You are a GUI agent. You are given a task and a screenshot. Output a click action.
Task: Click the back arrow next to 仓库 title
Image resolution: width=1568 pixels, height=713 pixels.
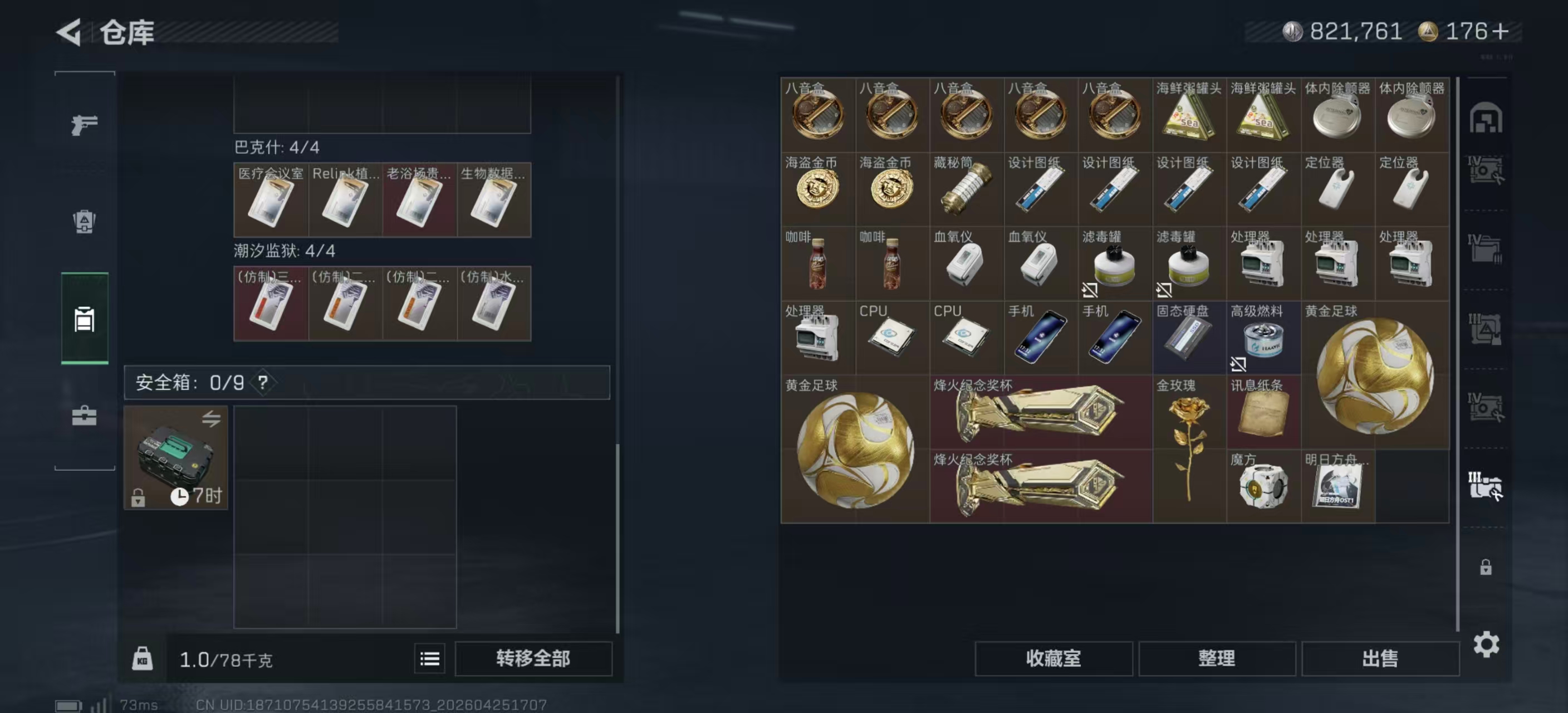(69, 33)
